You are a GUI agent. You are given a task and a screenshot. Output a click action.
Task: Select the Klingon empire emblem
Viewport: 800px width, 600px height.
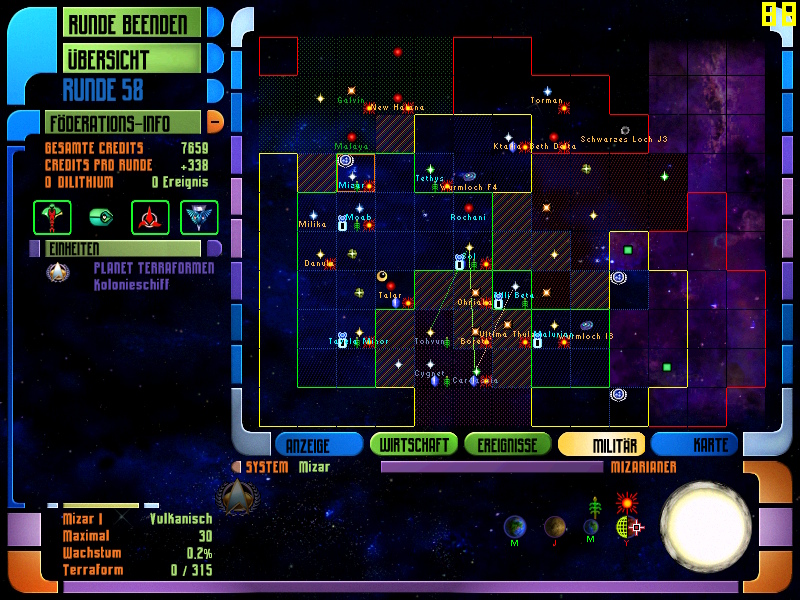click(x=149, y=216)
